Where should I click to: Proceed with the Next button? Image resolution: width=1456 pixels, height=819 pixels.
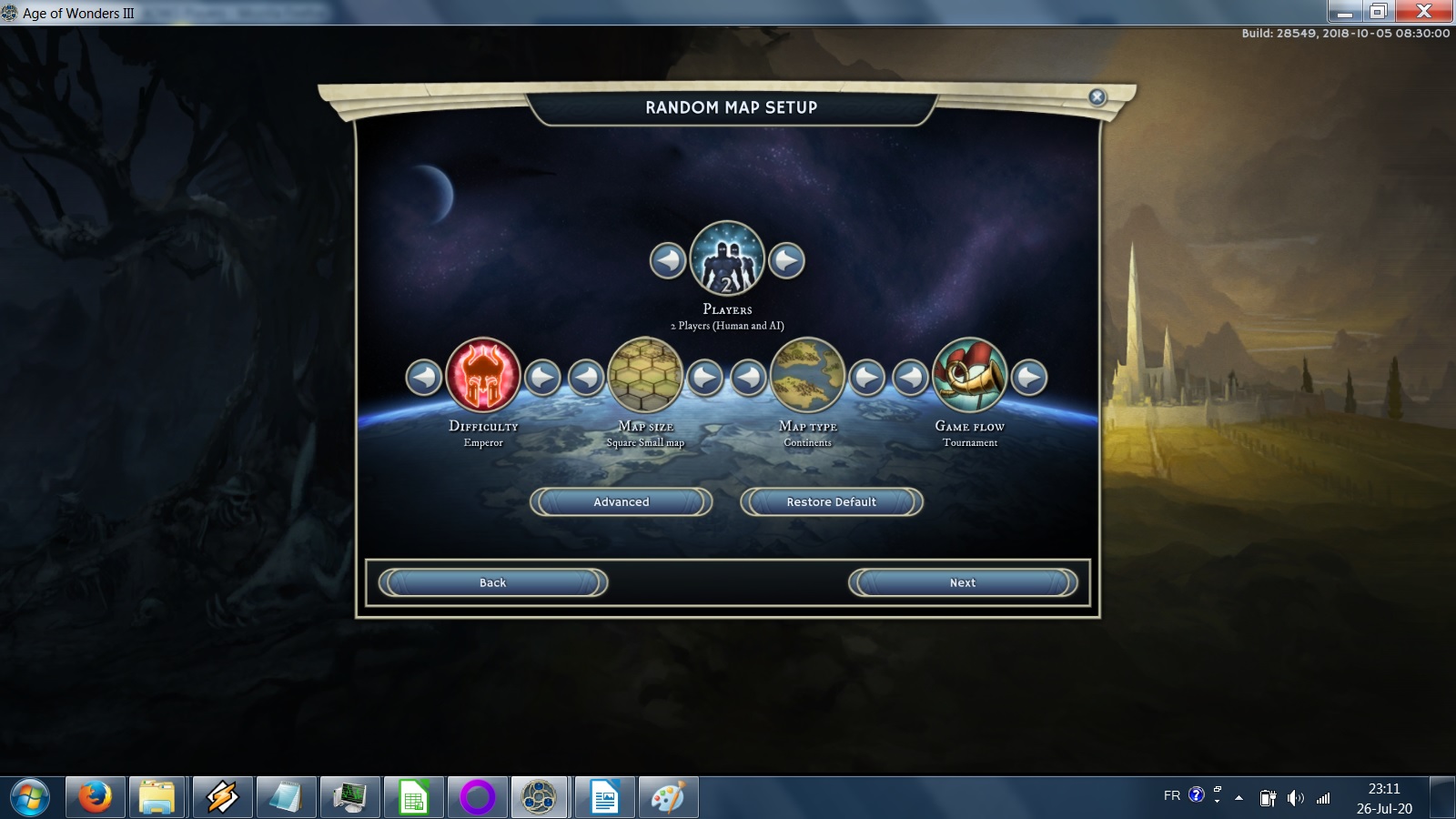click(962, 582)
